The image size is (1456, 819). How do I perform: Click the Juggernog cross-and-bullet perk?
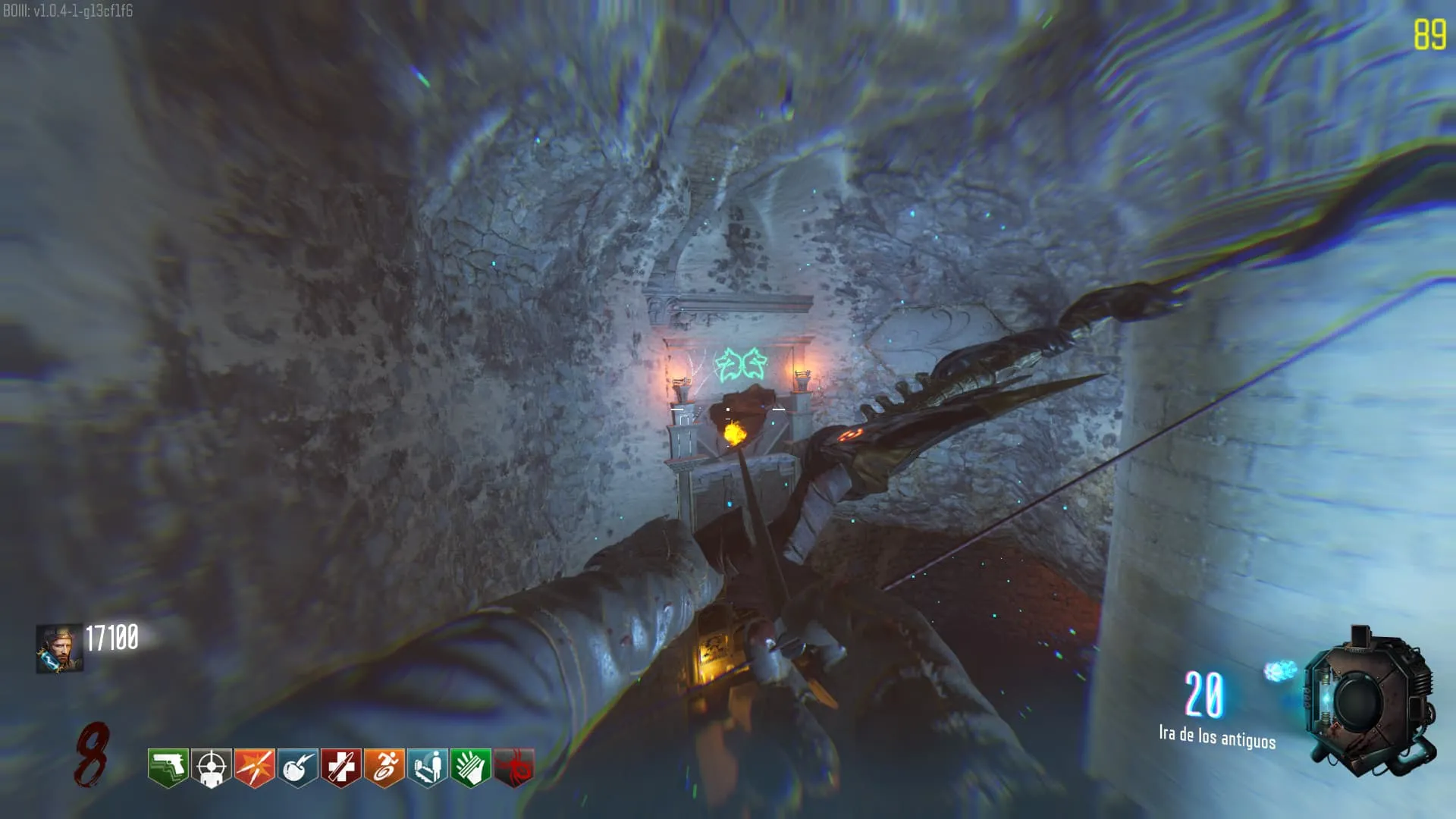[x=340, y=767]
